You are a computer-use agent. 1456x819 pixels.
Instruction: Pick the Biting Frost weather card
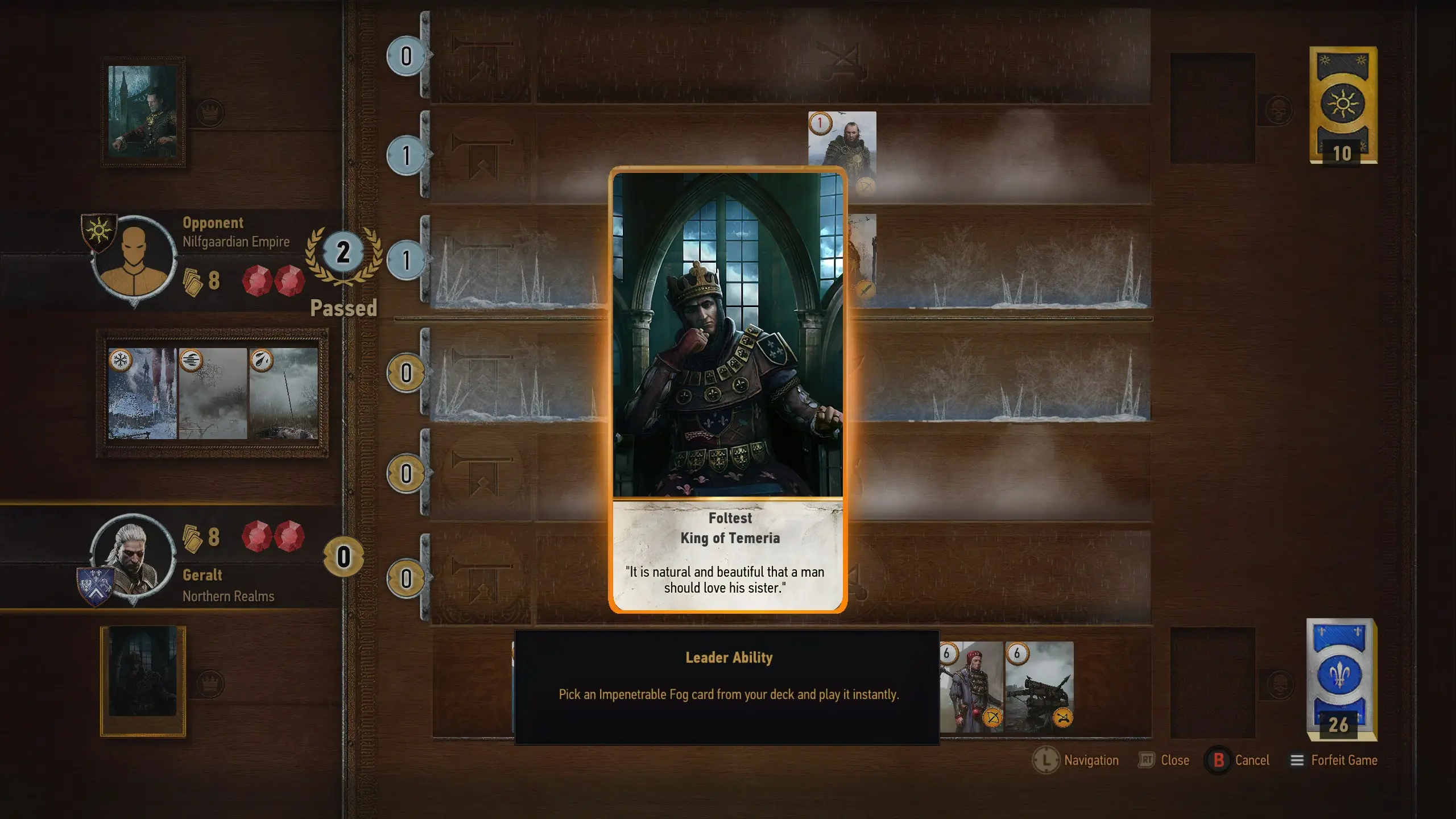pyautogui.click(x=142, y=394)
